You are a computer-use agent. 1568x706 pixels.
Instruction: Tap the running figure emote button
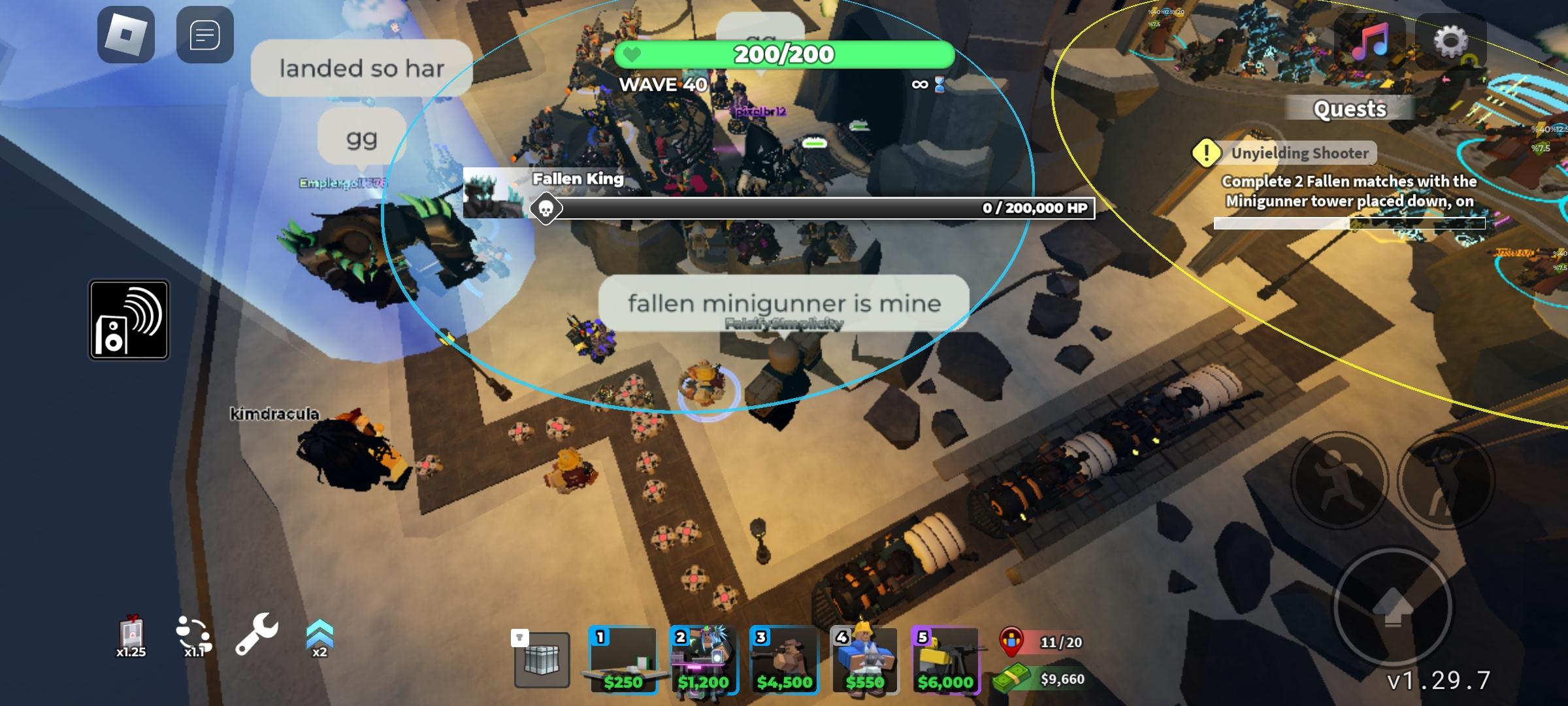1339,480
